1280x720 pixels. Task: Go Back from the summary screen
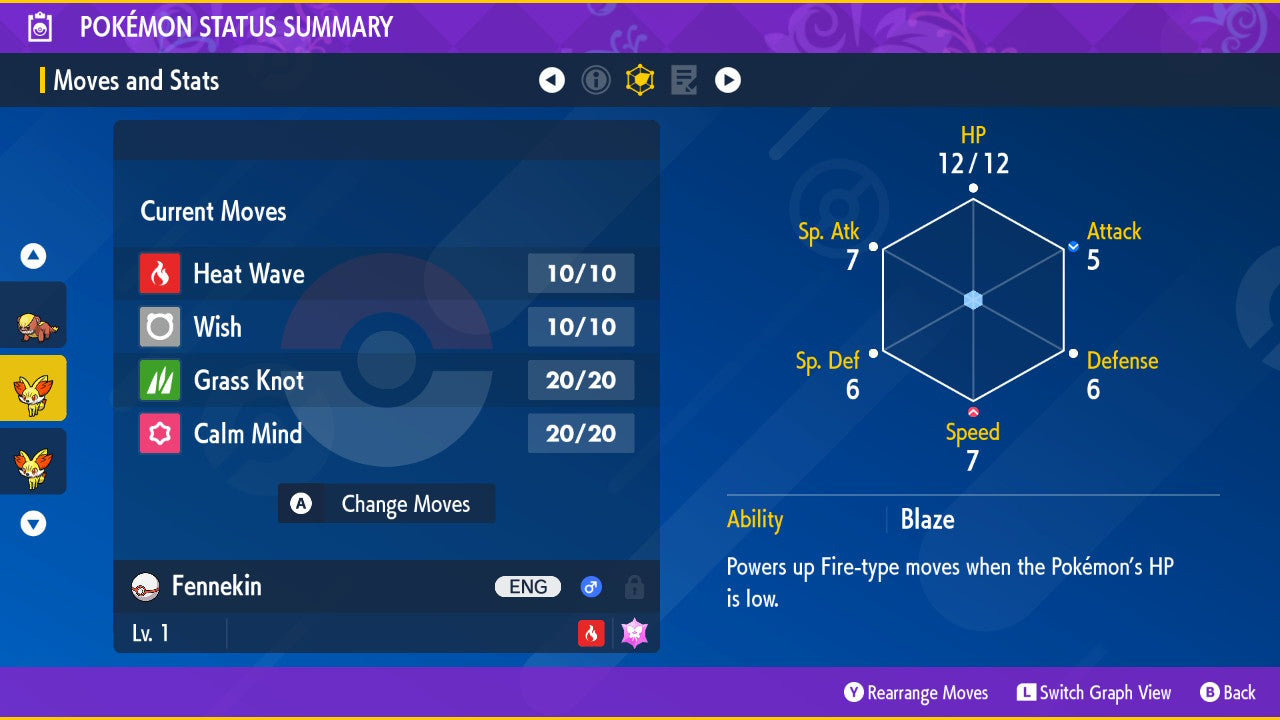(x=1227, y=693)
